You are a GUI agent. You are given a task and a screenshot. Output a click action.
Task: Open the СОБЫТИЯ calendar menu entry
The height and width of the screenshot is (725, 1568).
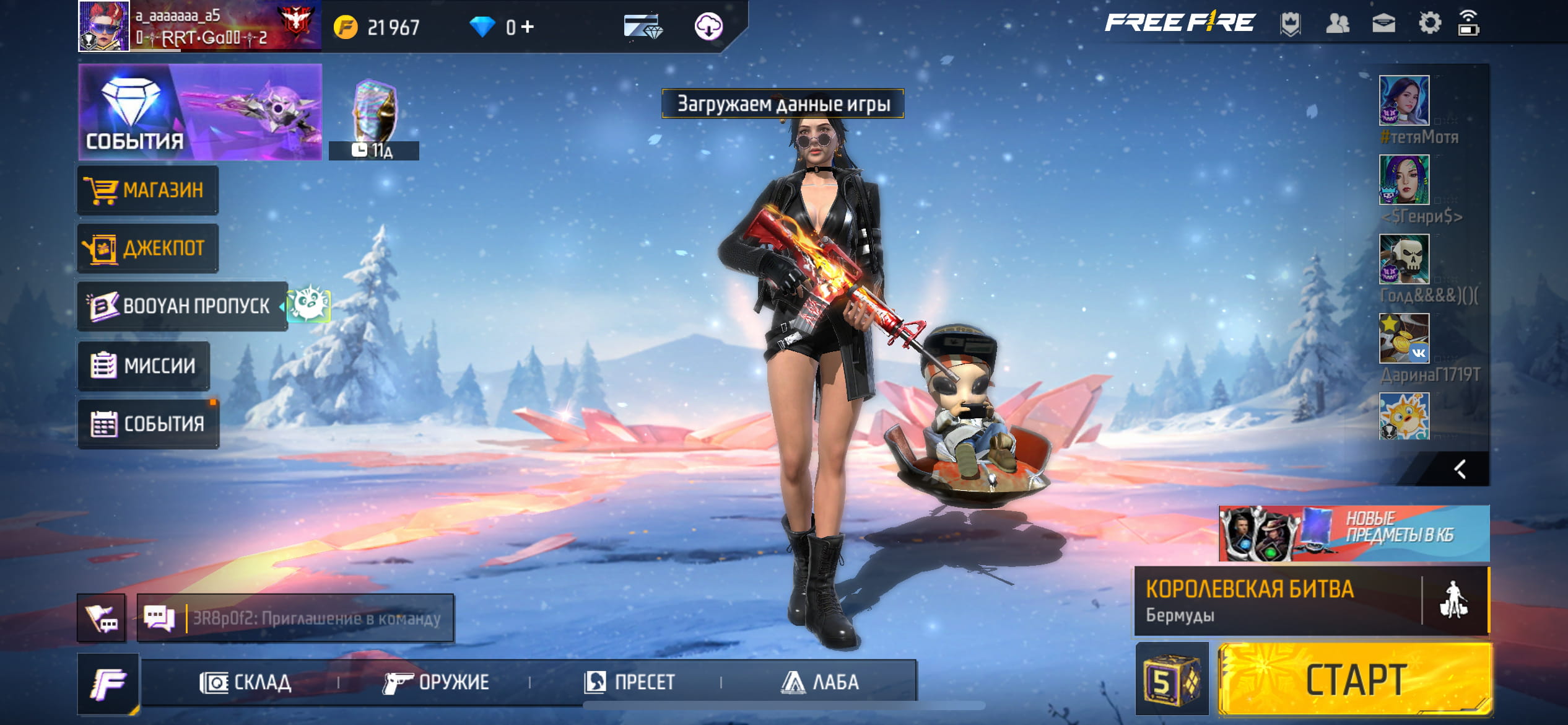(x=148, y=424)
